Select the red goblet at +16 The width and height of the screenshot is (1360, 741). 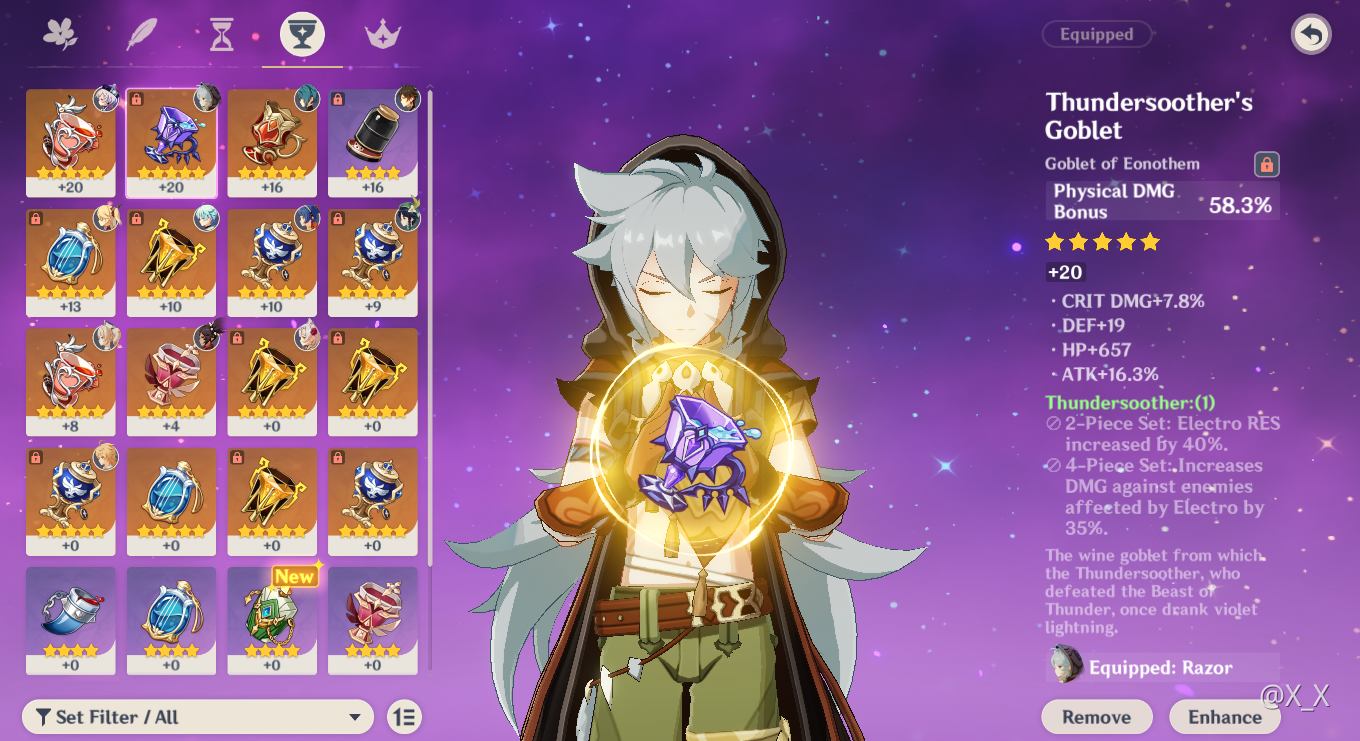coord(272,142)
